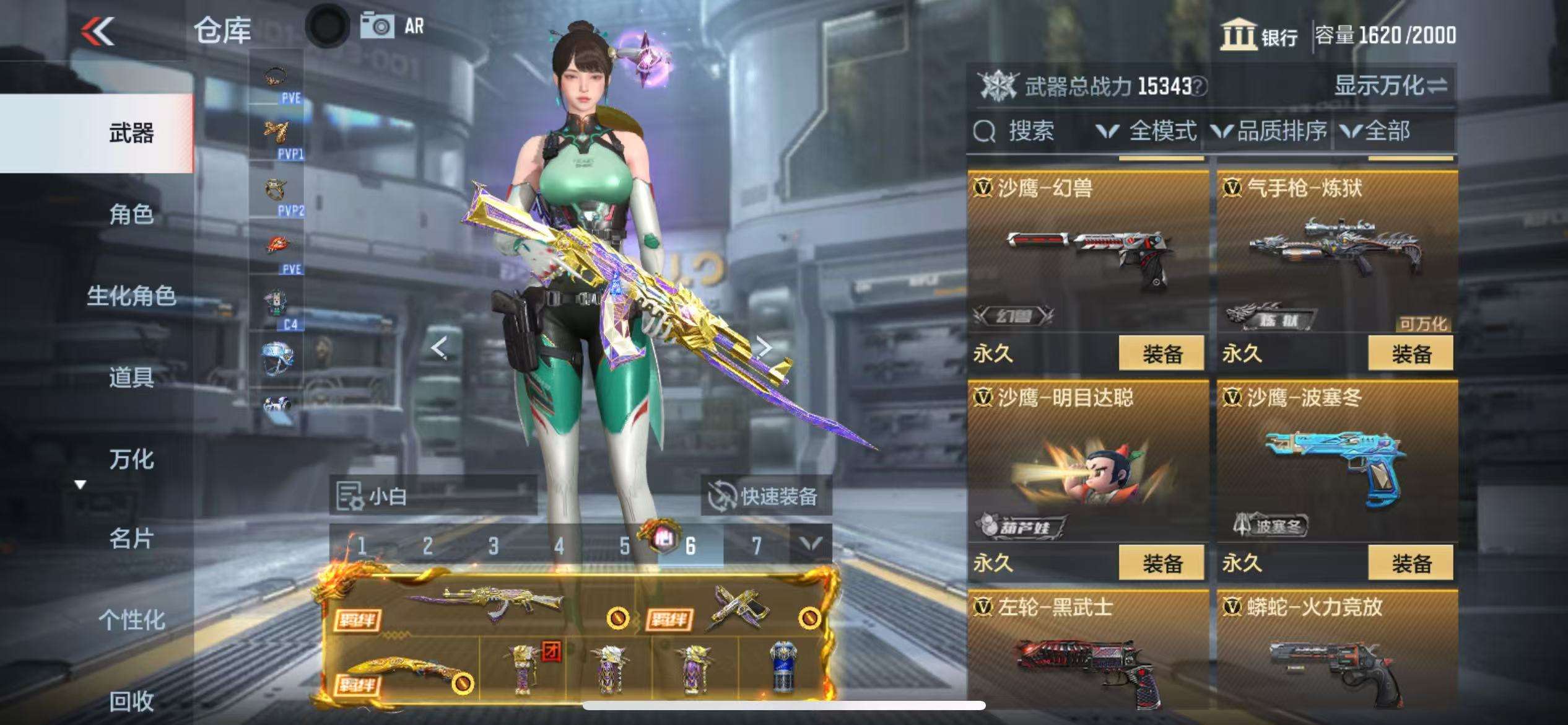Equip the 沙鹰-波塞冬 pistol

coord(1411,563)
